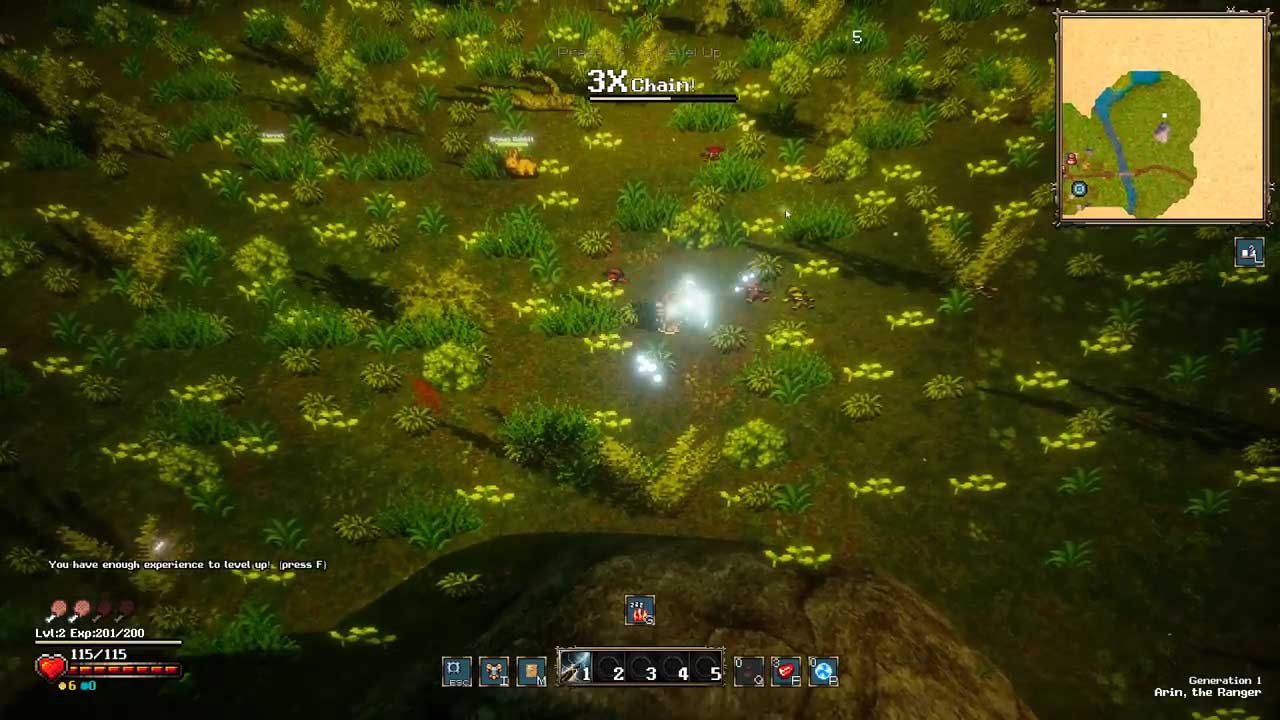Open the map scroll icon labeled M
1280x720 pixels.
coord(531,671)
